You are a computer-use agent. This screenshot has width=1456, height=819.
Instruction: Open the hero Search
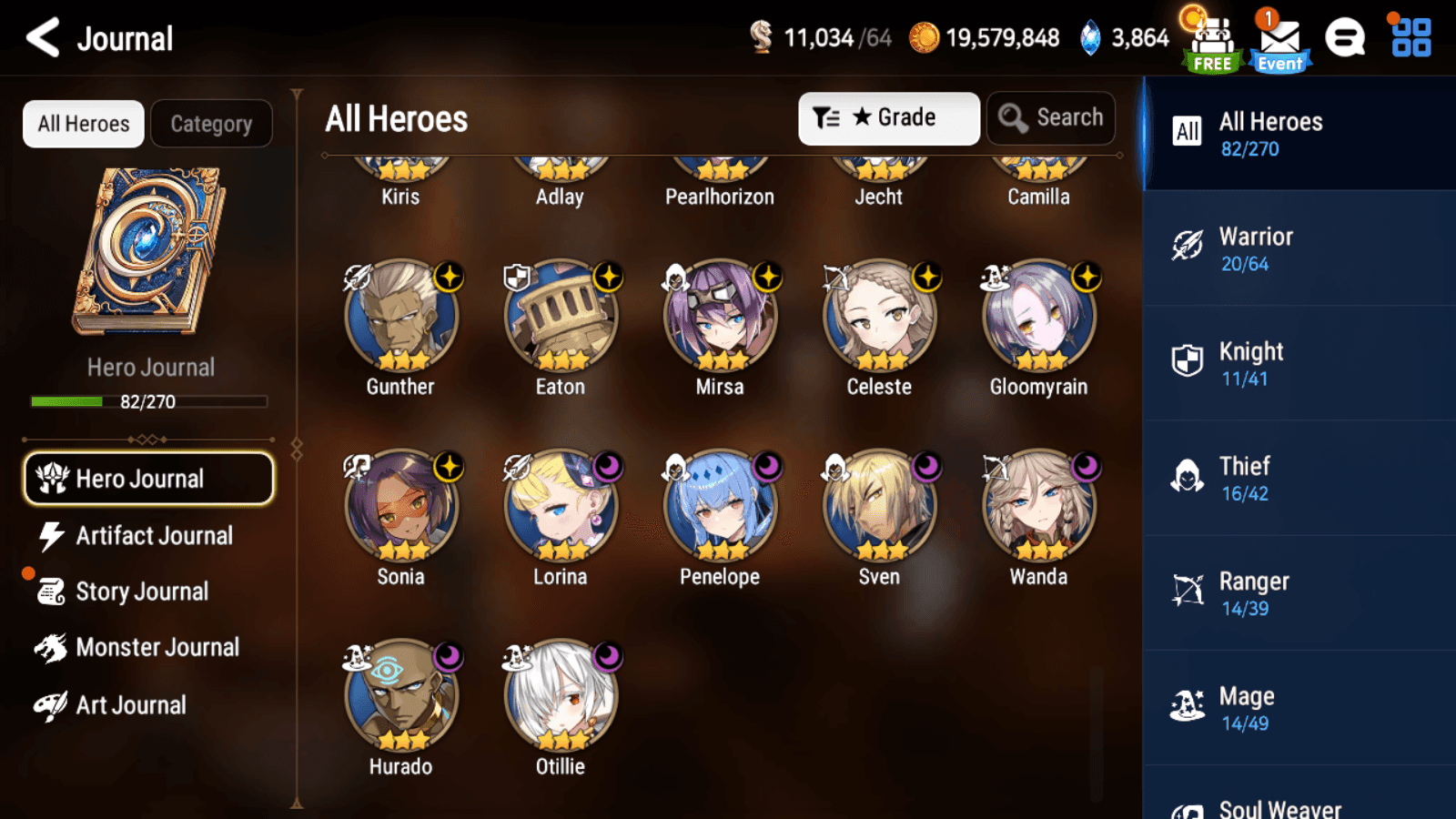(1051, 117)
